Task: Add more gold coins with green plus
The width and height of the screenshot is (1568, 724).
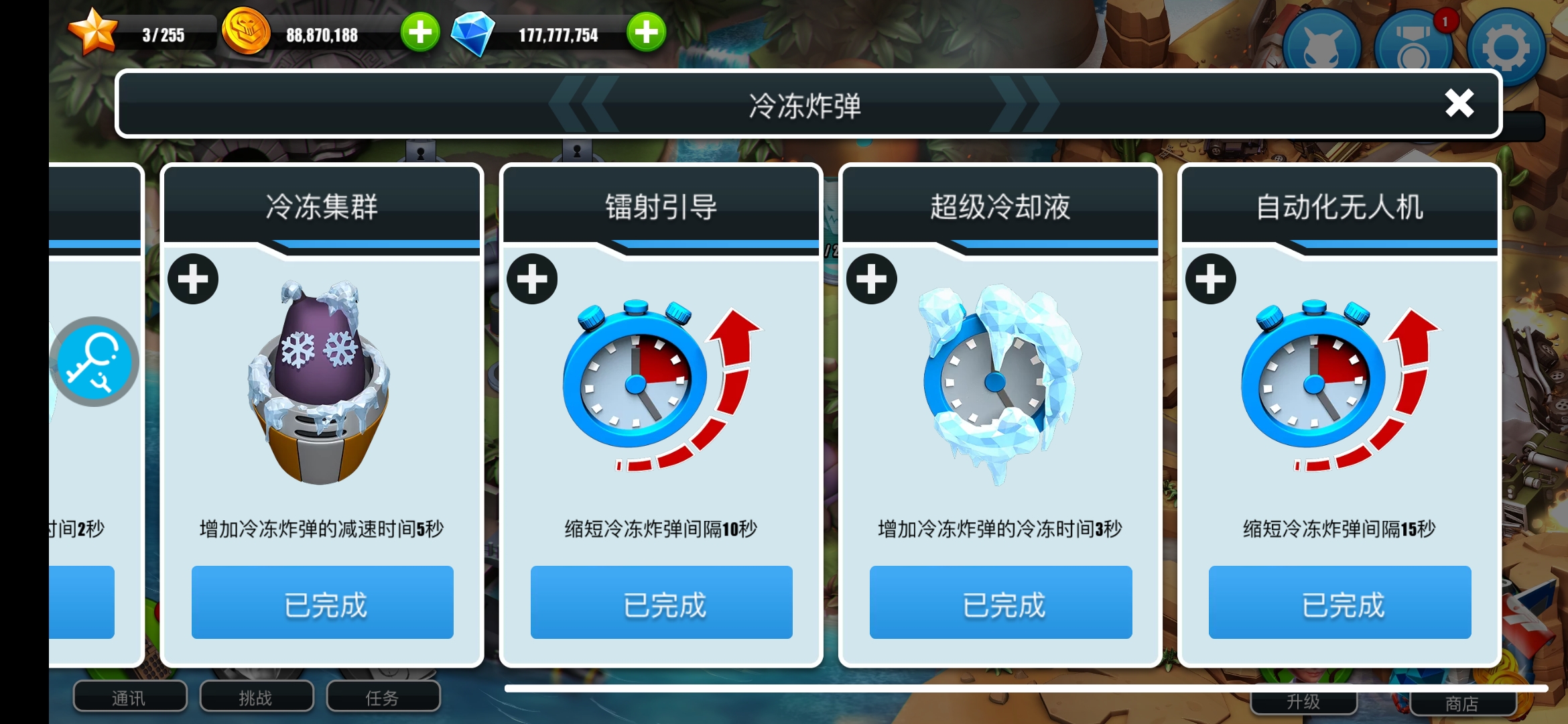Action: point(420,32)
